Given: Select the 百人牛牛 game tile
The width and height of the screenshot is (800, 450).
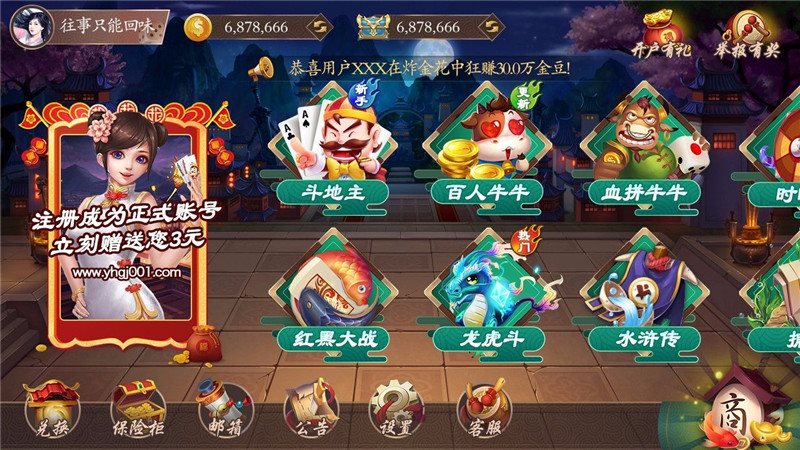Looking at the screenshot, I should [489, 150].
